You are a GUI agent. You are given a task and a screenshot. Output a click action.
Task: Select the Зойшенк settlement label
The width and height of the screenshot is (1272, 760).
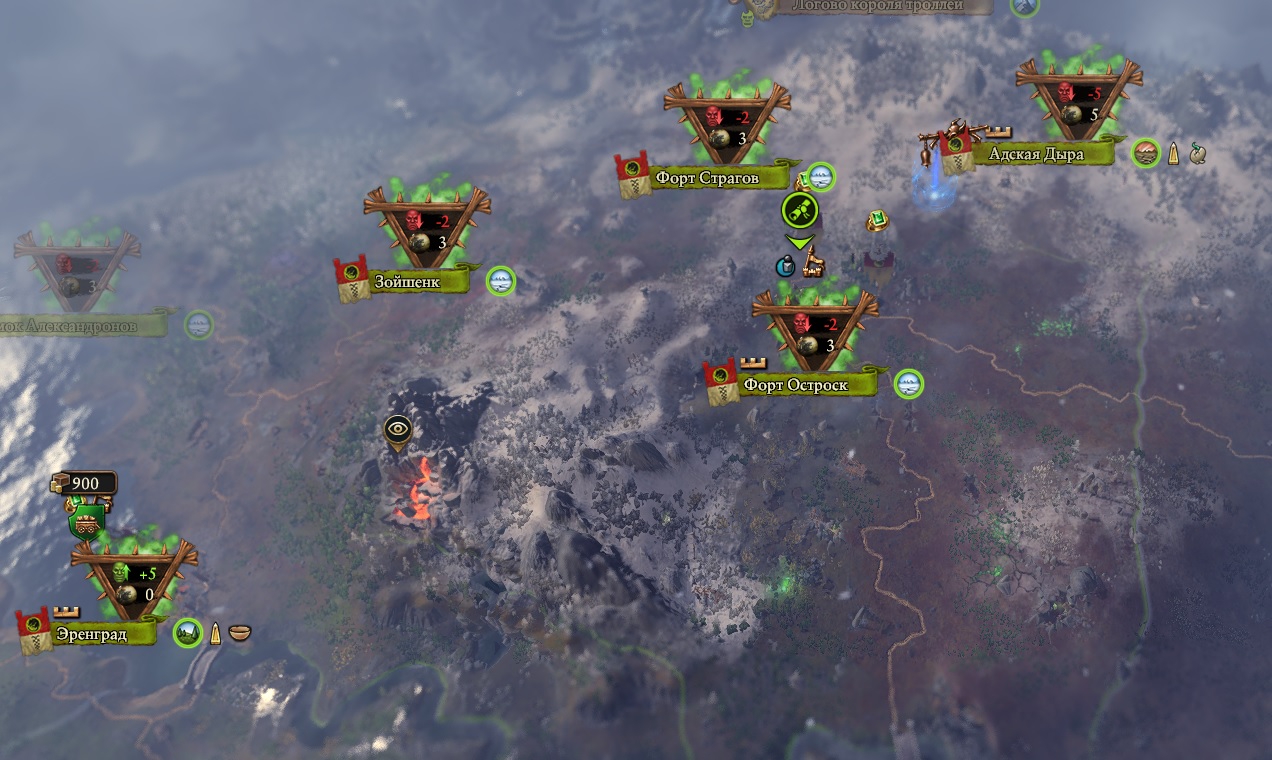(407, 282)
